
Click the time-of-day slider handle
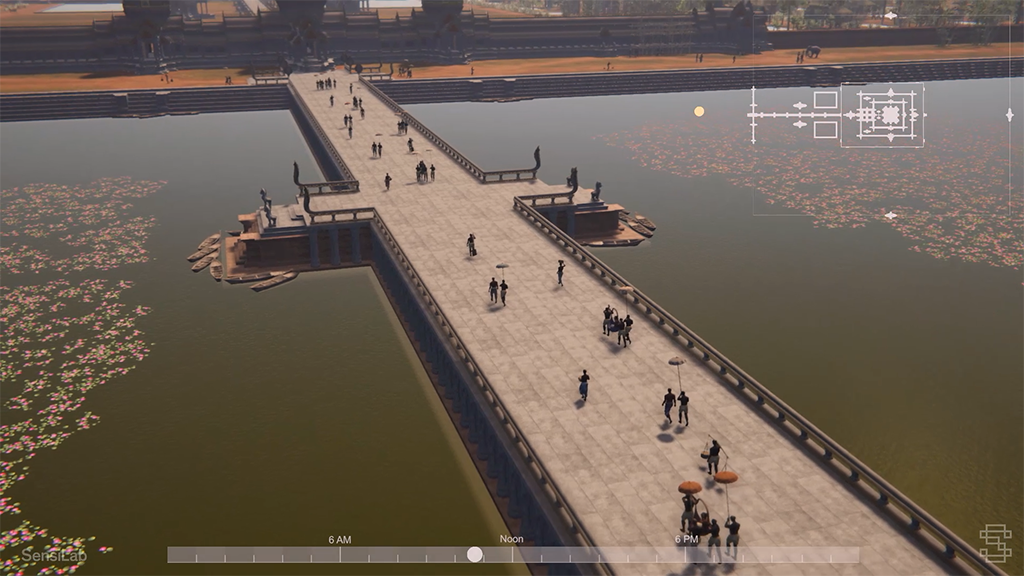point(475,554)
